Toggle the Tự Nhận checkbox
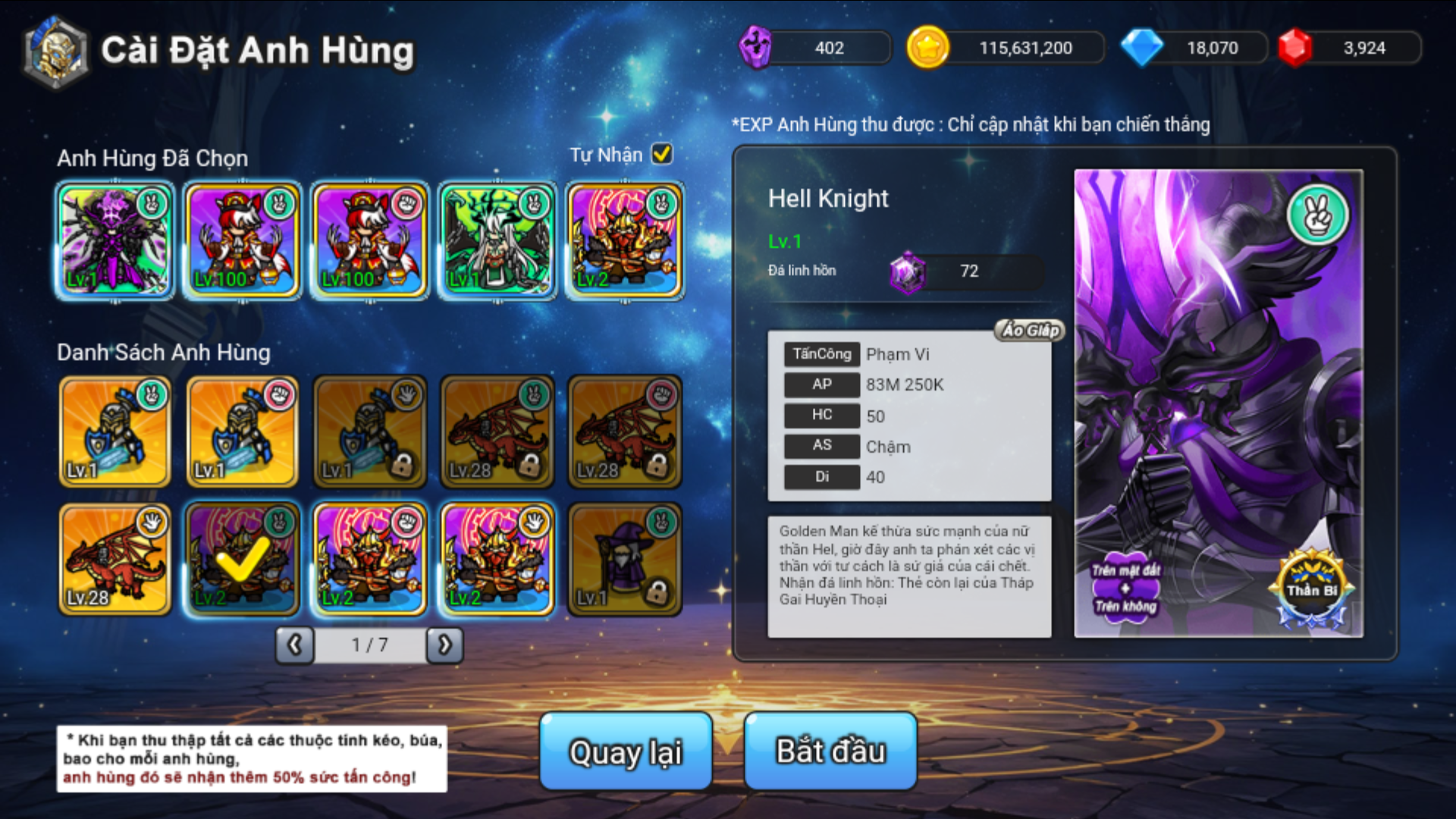 pos(662,154)
